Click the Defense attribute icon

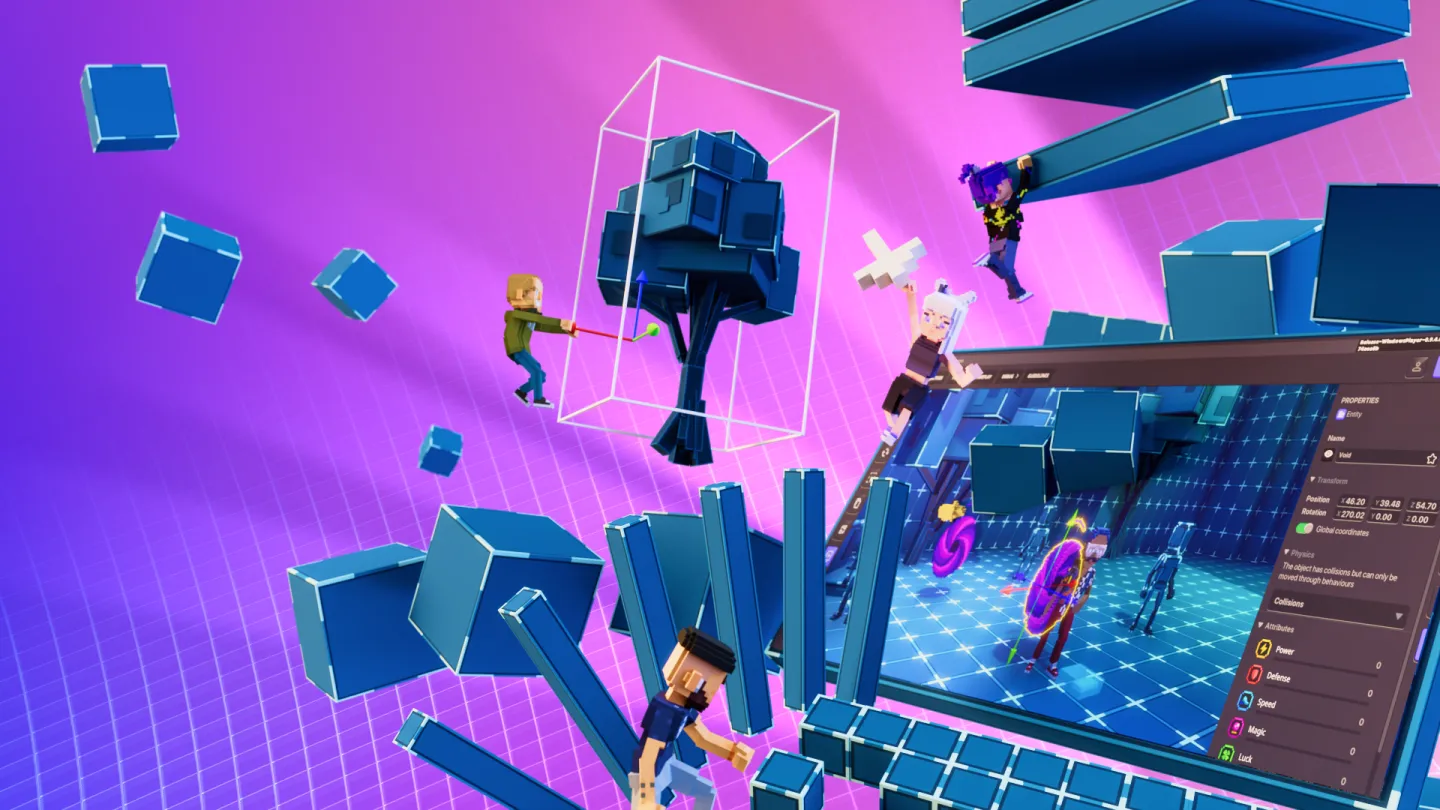(1254, 675)
